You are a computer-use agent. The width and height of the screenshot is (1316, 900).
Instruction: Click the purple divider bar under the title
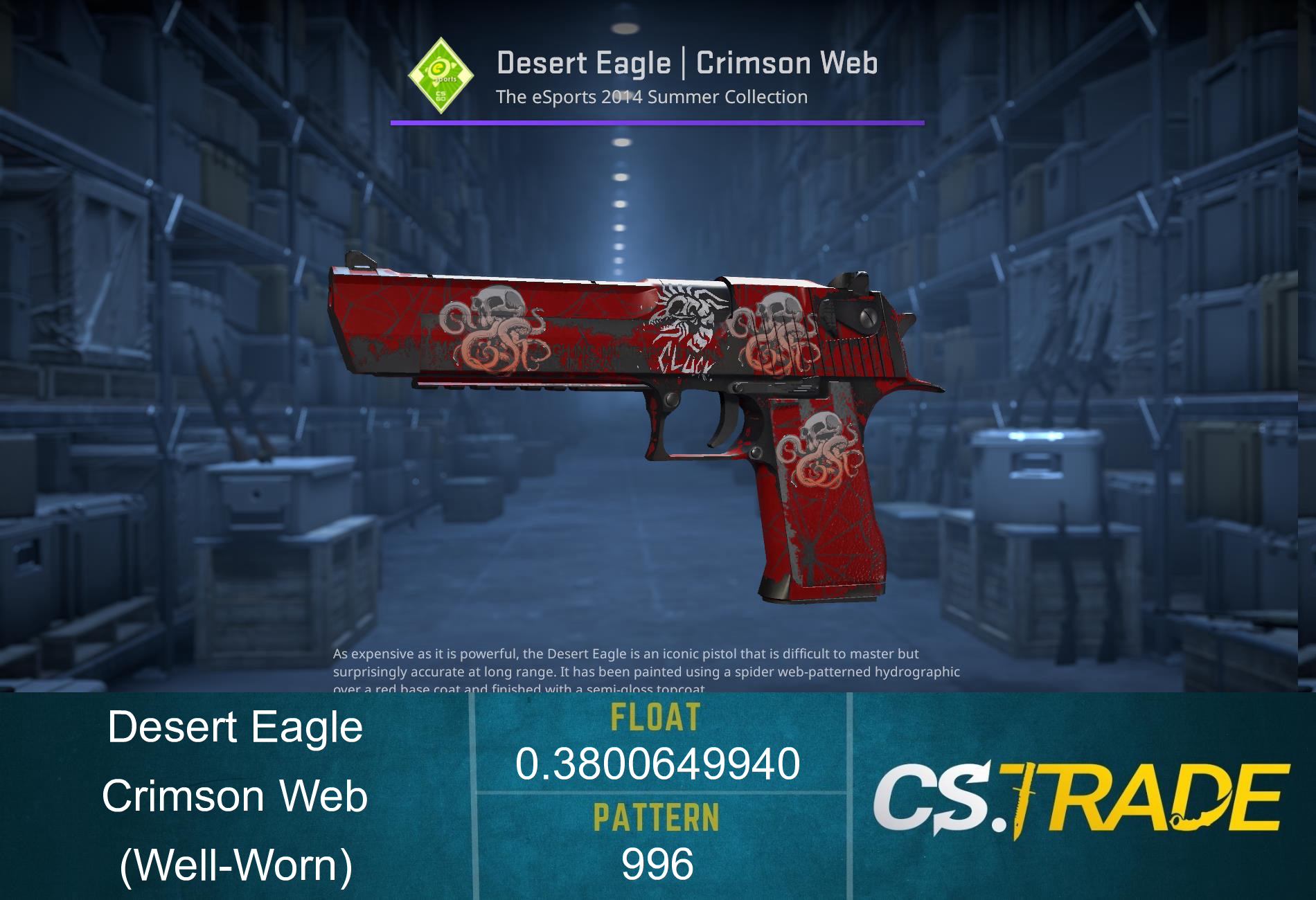pyautogui.click(x=658, y=123)
